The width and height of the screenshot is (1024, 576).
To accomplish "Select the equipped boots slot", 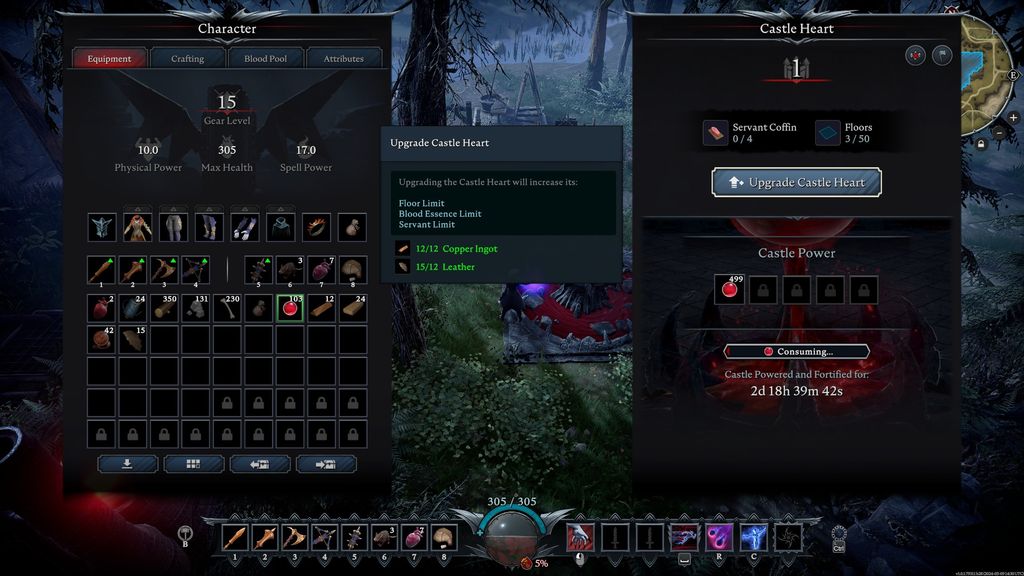I will pos(209,227).
